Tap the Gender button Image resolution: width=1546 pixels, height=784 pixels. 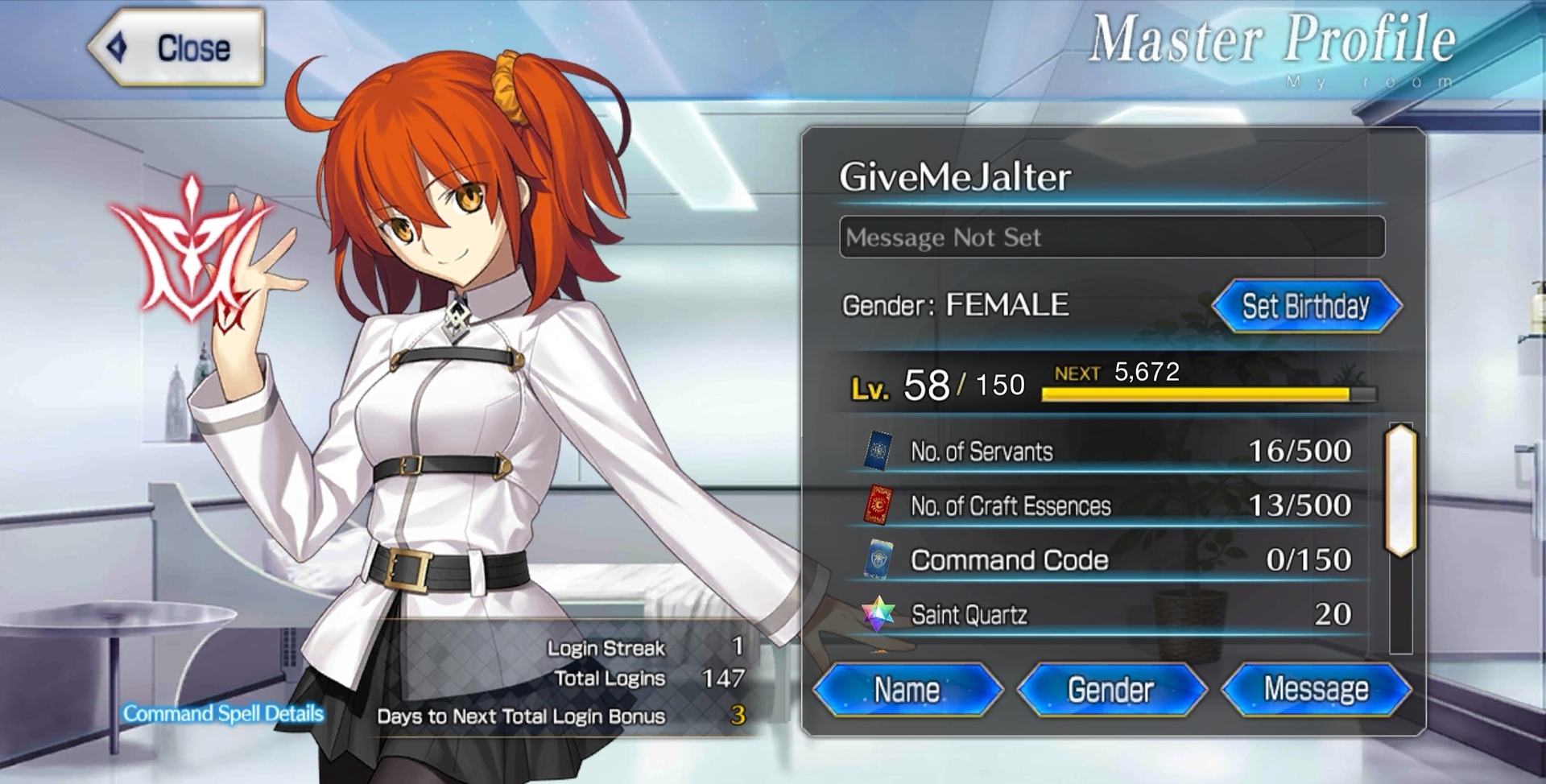tap(1111, 690)
